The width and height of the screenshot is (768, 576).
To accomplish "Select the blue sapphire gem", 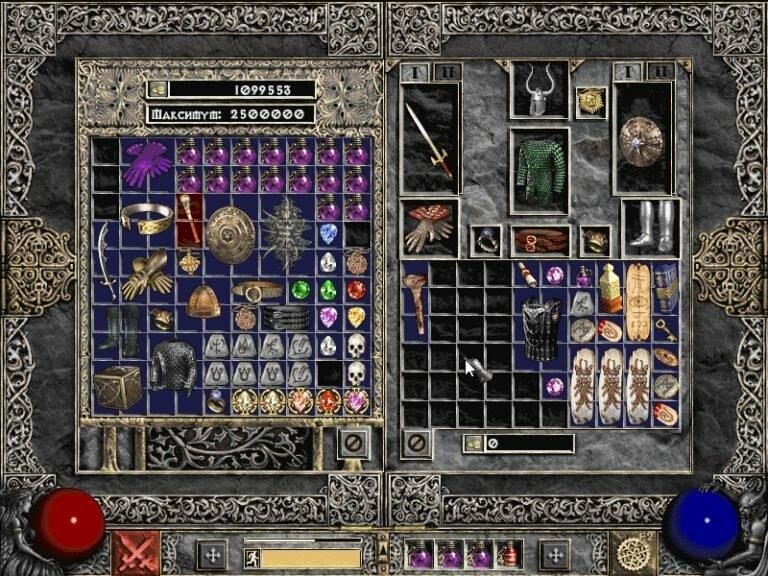I will pos(329,234).
